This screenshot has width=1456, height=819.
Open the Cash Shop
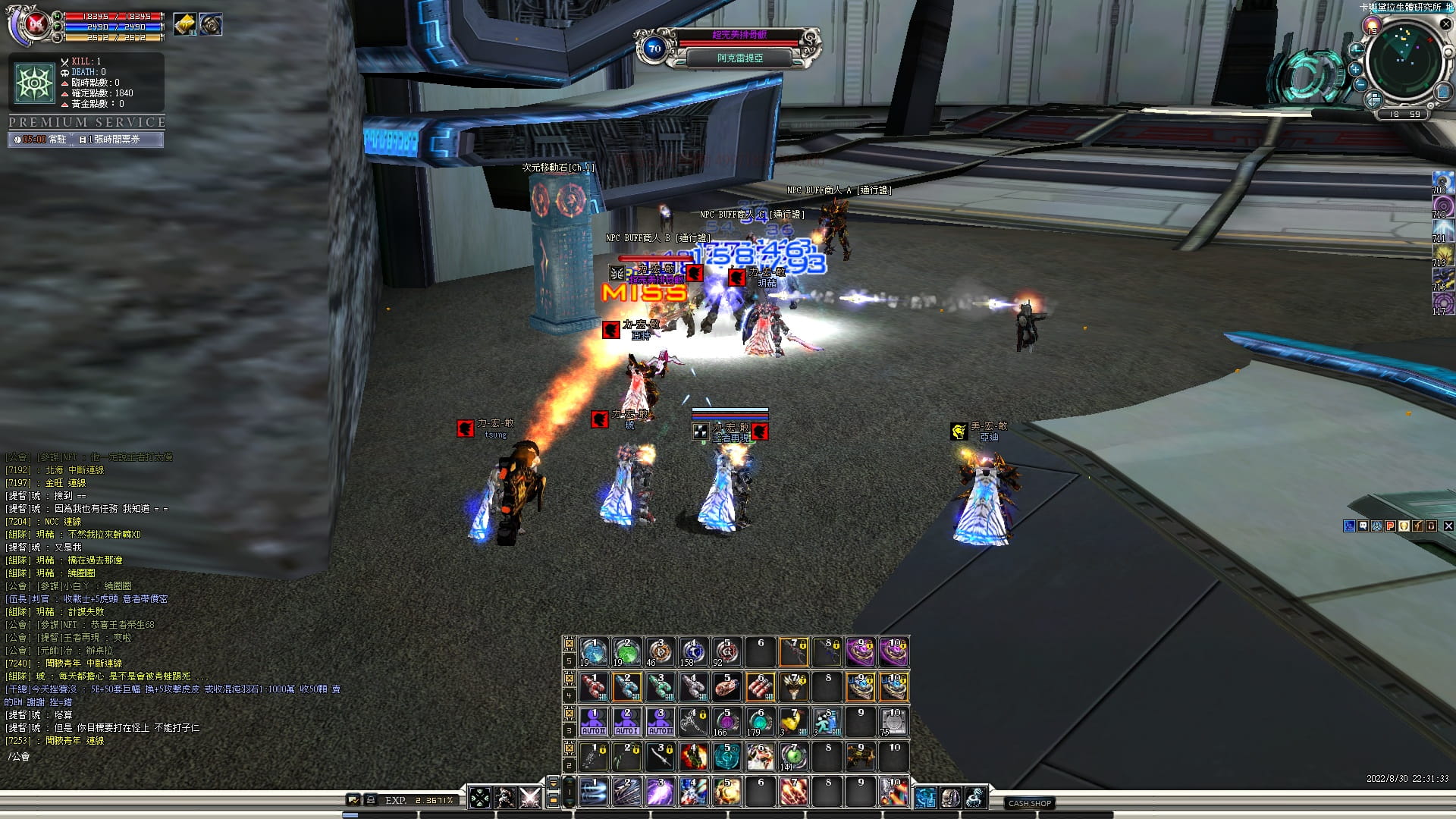1029,803
